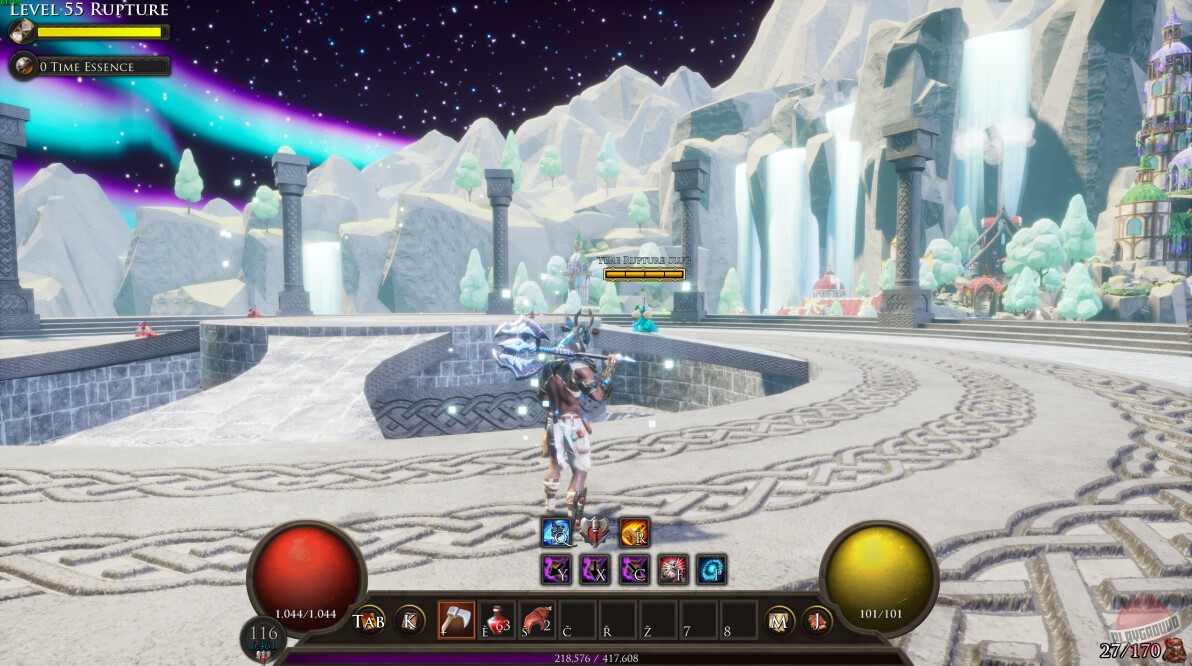Activate the purple C ability icon
Screen dimensions: 1192x666
click(635, 570)
